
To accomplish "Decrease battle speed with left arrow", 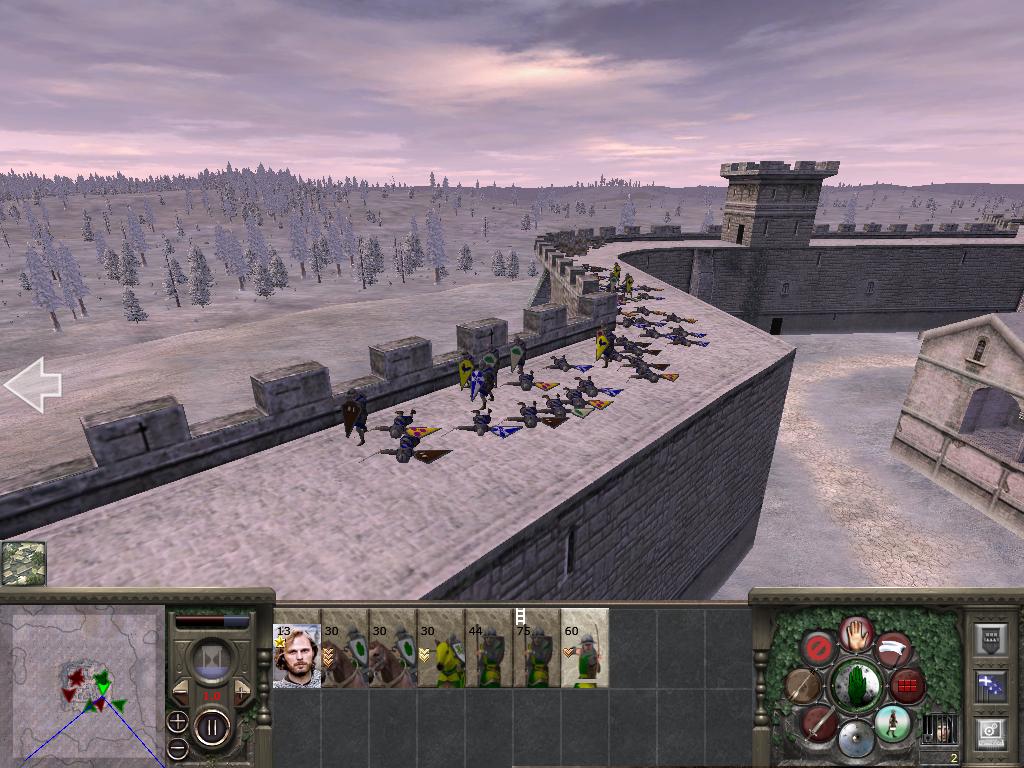I will (182, 690).
